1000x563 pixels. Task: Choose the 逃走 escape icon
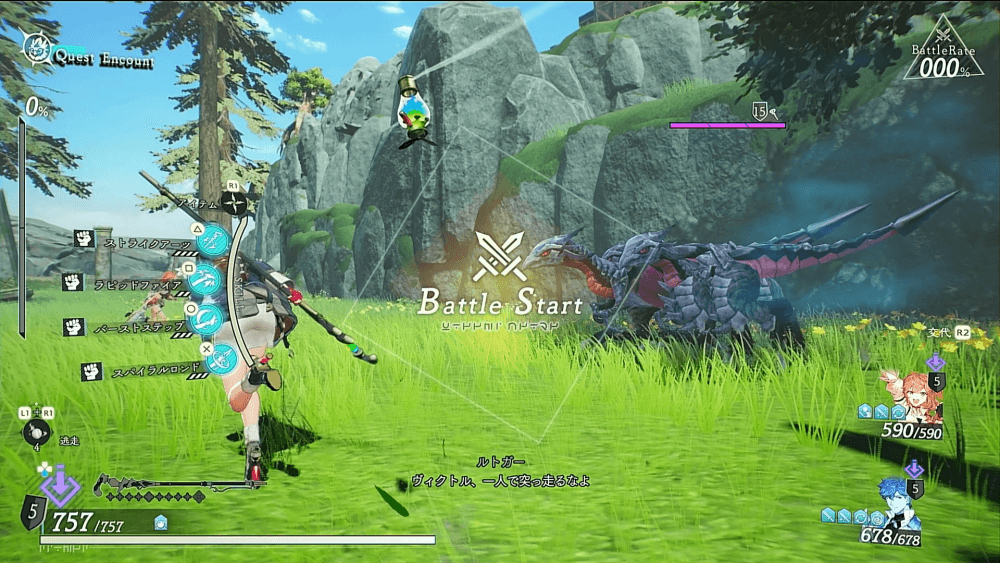pos(36,432)
